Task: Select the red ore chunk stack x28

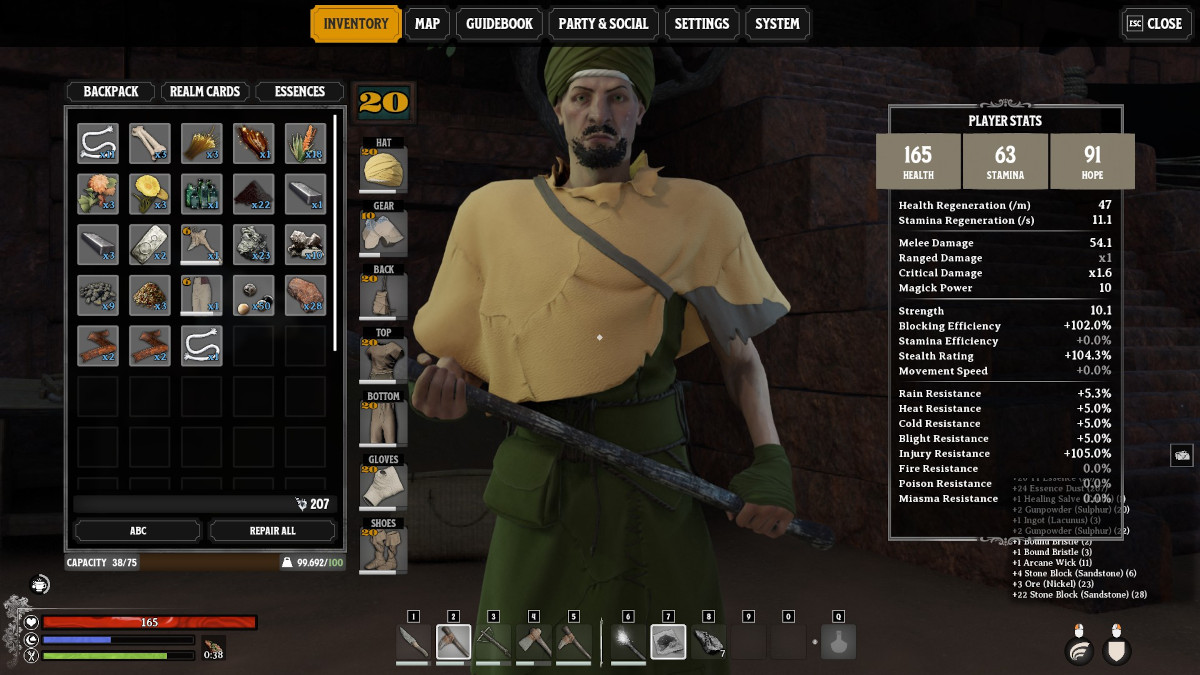Action: click(306, 296)
